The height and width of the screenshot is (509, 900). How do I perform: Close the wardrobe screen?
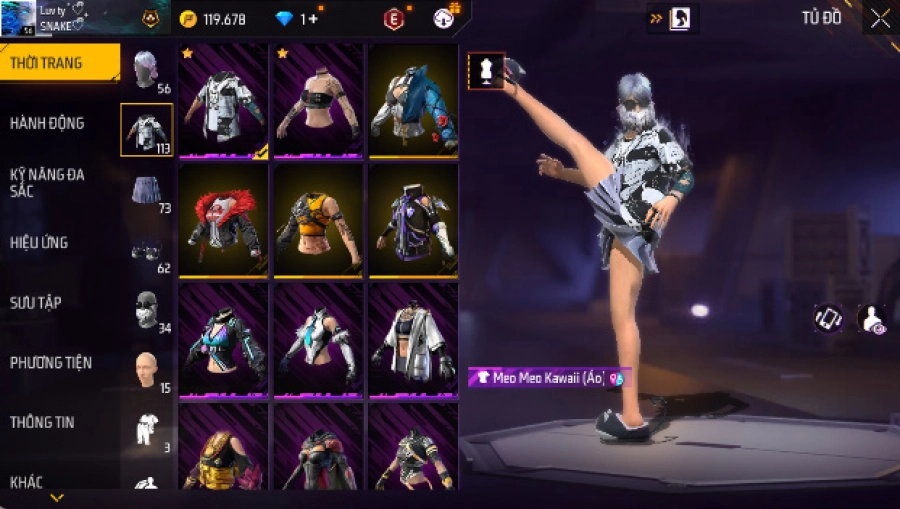tap(880, 18)
